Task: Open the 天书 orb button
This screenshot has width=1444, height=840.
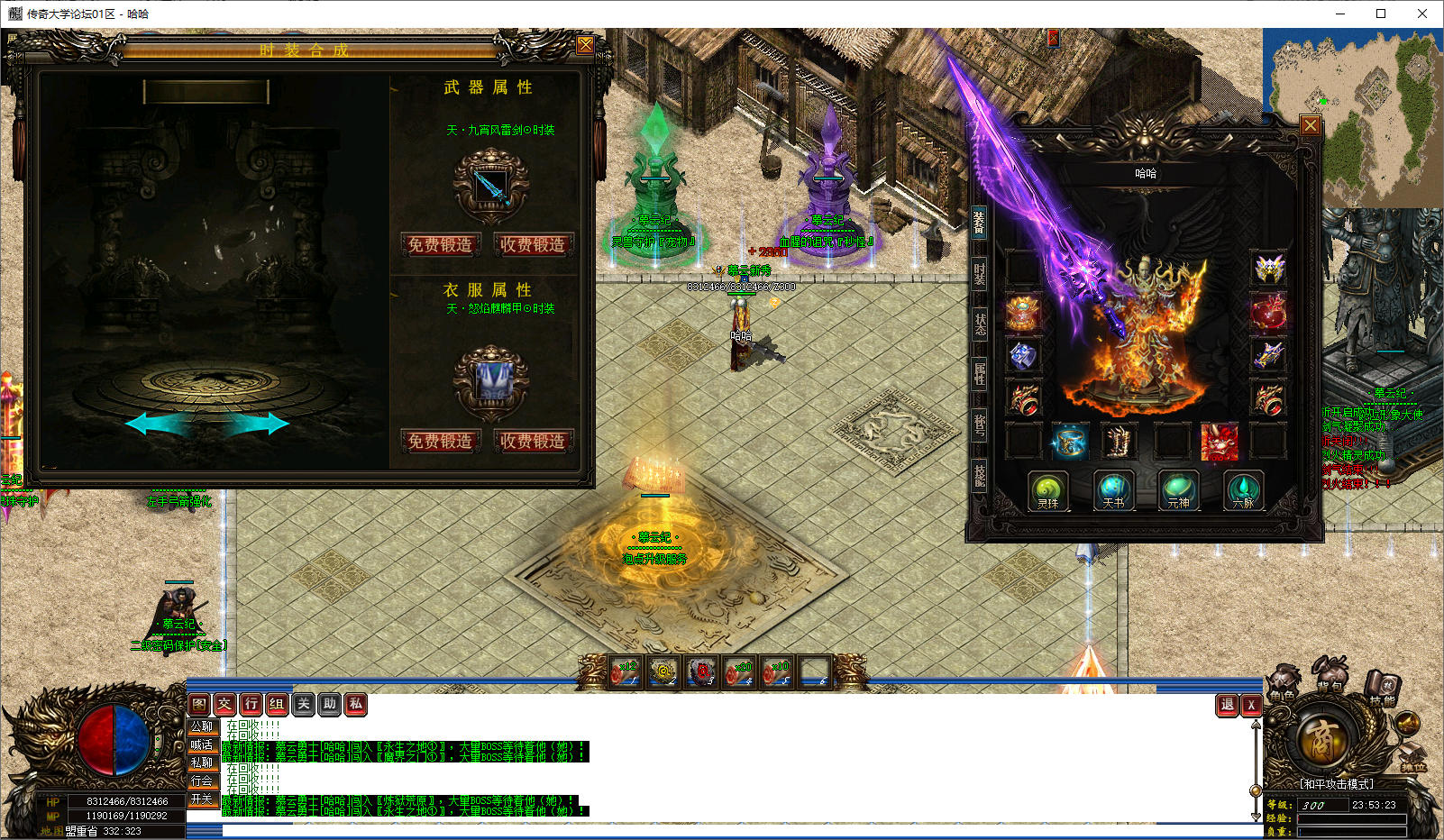Action: point(1113,491)
